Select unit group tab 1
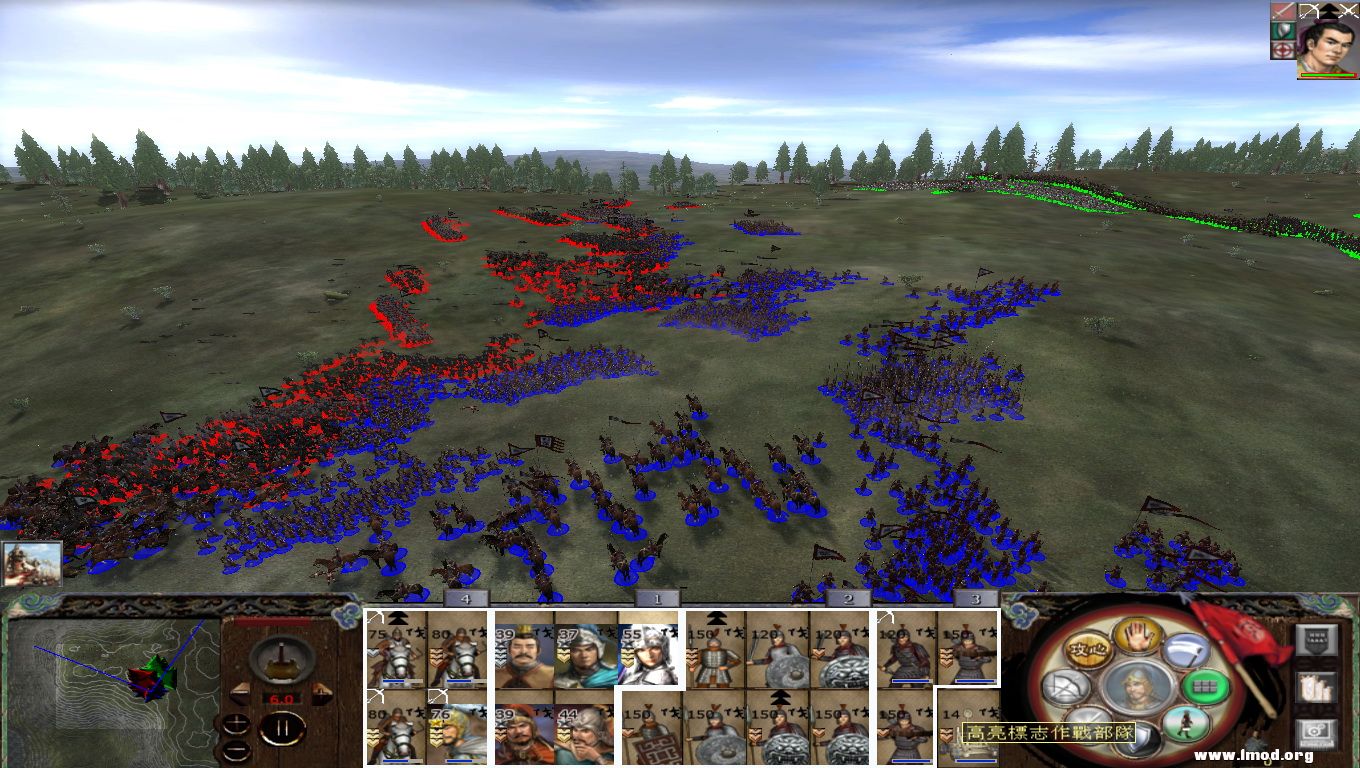 pos(655,597)
